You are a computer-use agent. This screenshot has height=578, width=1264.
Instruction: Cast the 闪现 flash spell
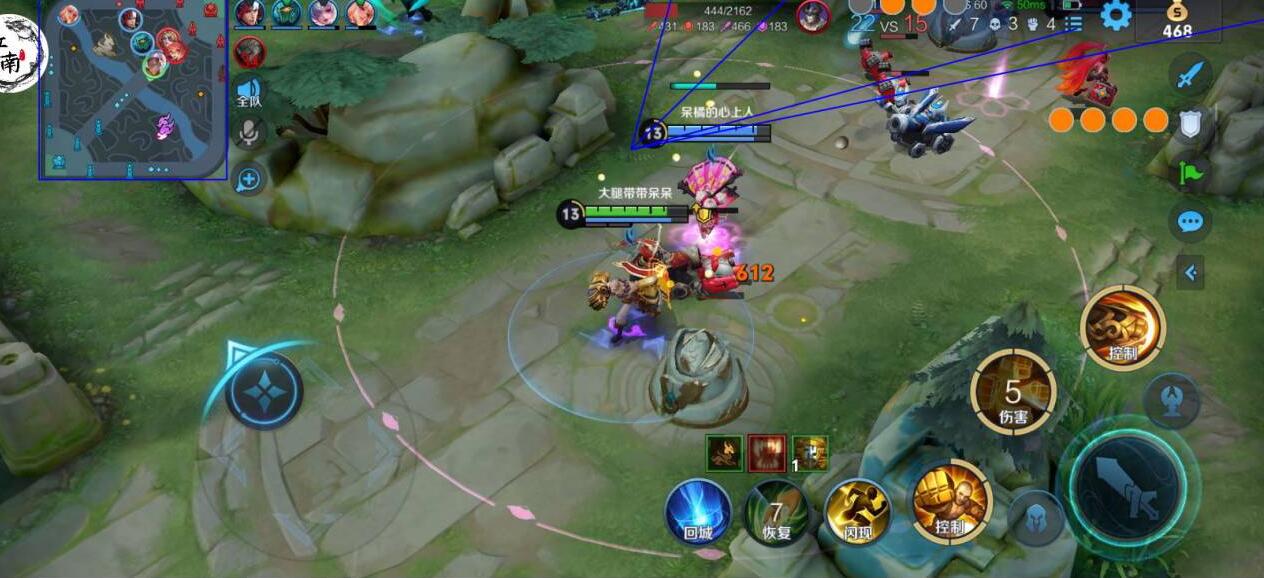click(857, 512)
